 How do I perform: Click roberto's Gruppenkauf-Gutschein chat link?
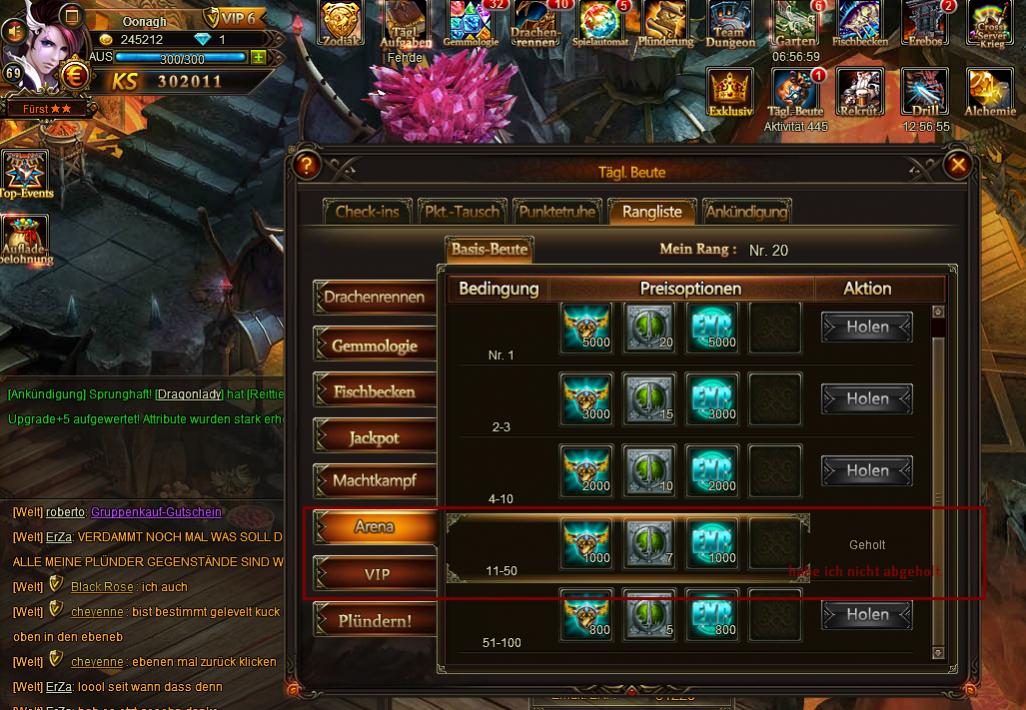156,512
